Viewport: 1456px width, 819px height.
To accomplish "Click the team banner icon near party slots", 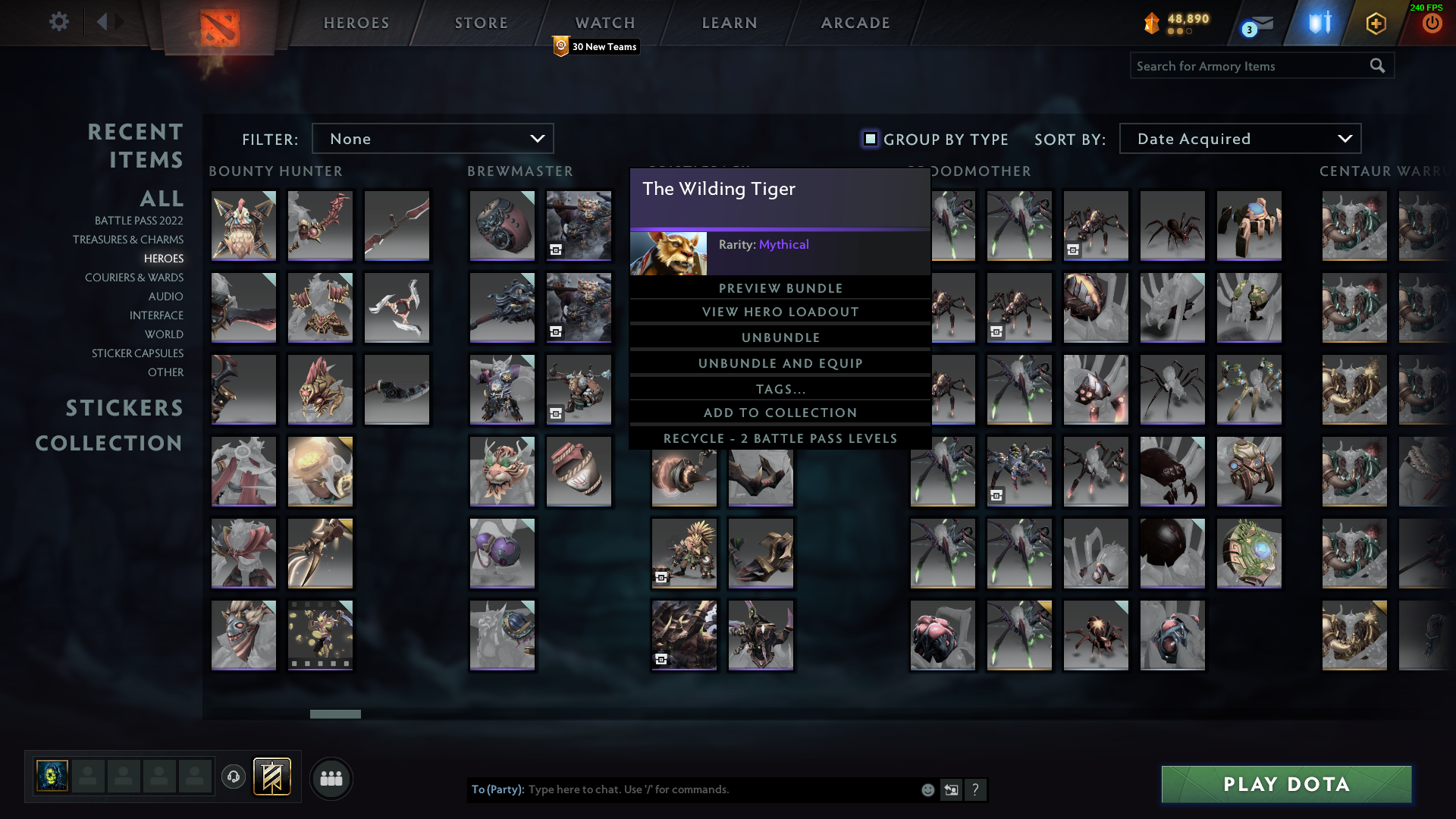I will click(x=272, y=777).
